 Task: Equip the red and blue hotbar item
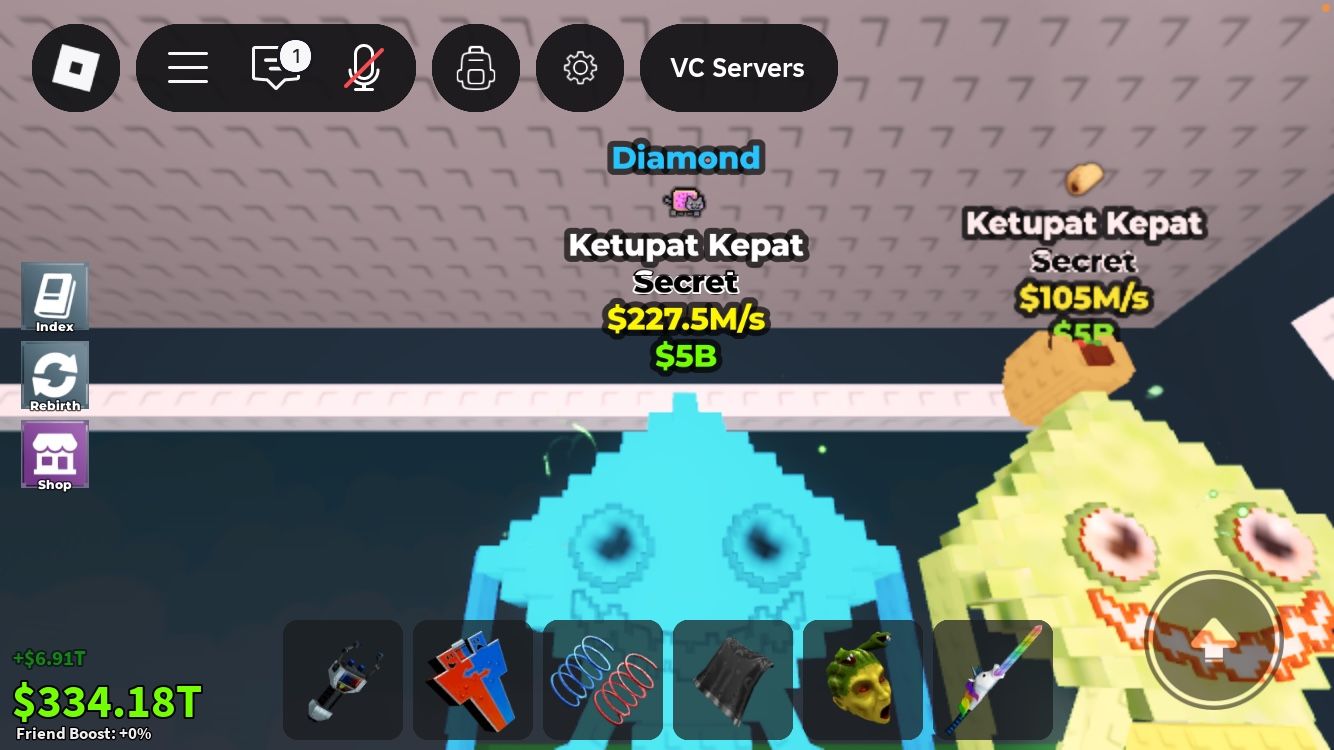coord(472,679)
